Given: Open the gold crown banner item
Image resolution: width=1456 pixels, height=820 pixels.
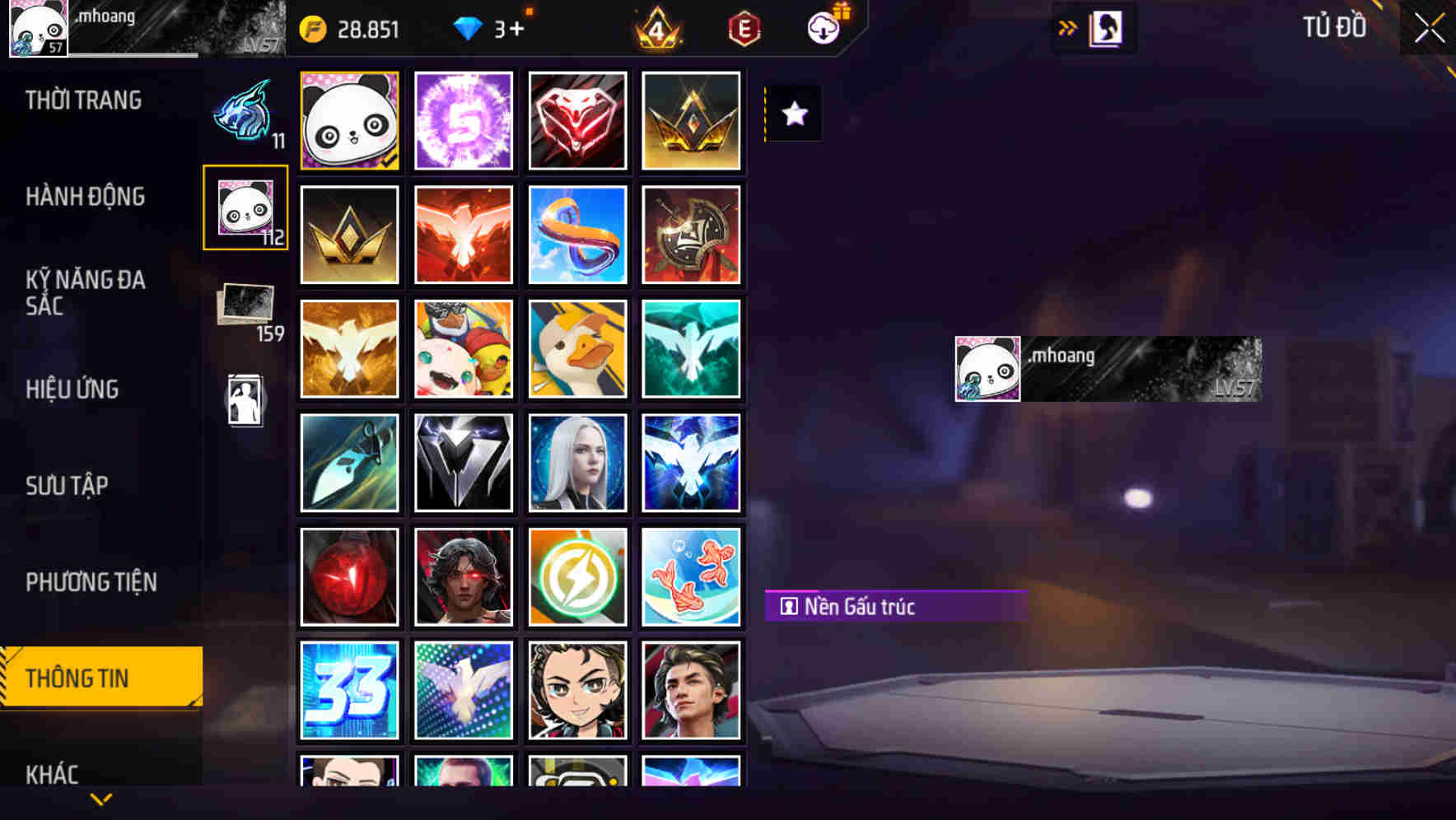Looking at the screenshot, I should click(692, 120).
